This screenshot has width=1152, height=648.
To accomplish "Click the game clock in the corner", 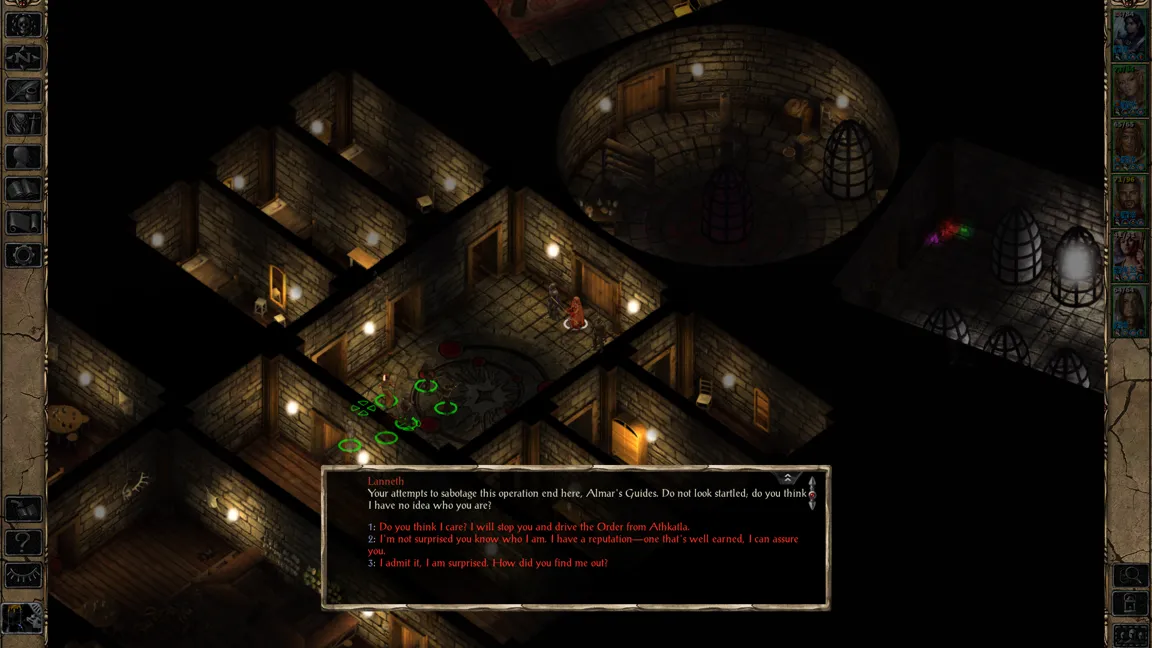I will (x=22, y=619).
